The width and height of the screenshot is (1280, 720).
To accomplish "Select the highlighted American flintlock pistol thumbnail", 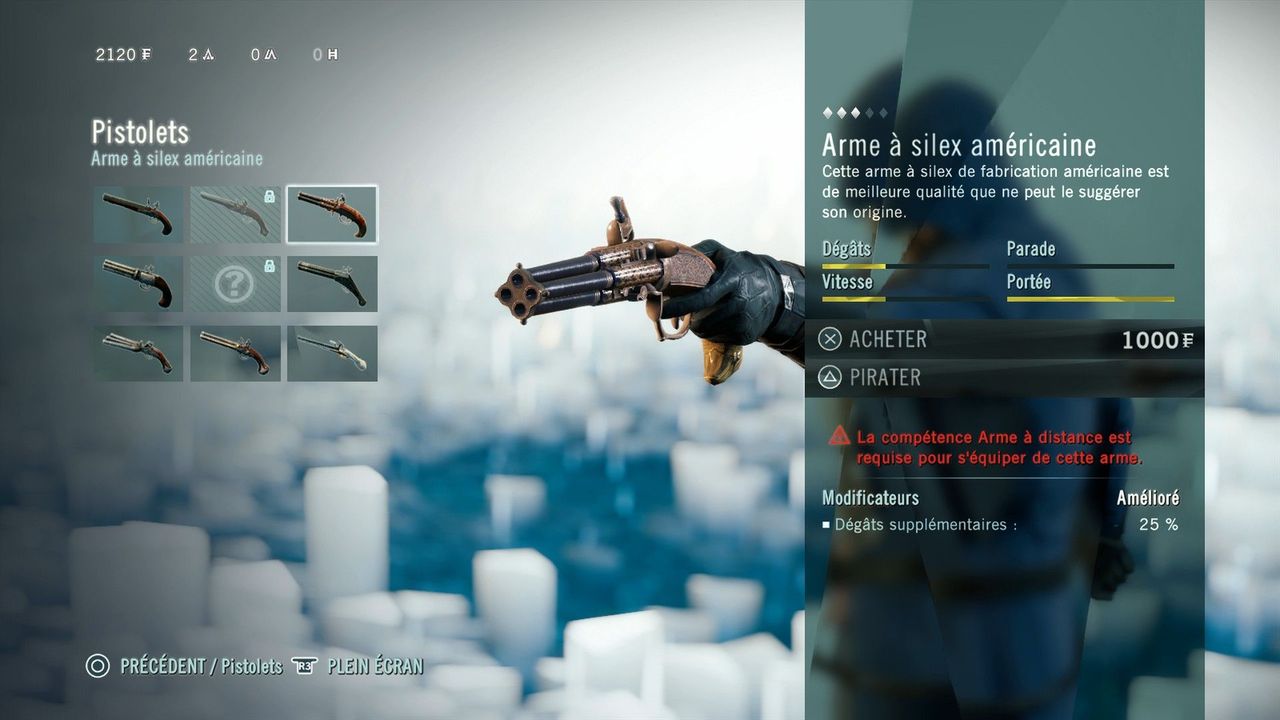I will pyautogui.click(x=332, y=214).
